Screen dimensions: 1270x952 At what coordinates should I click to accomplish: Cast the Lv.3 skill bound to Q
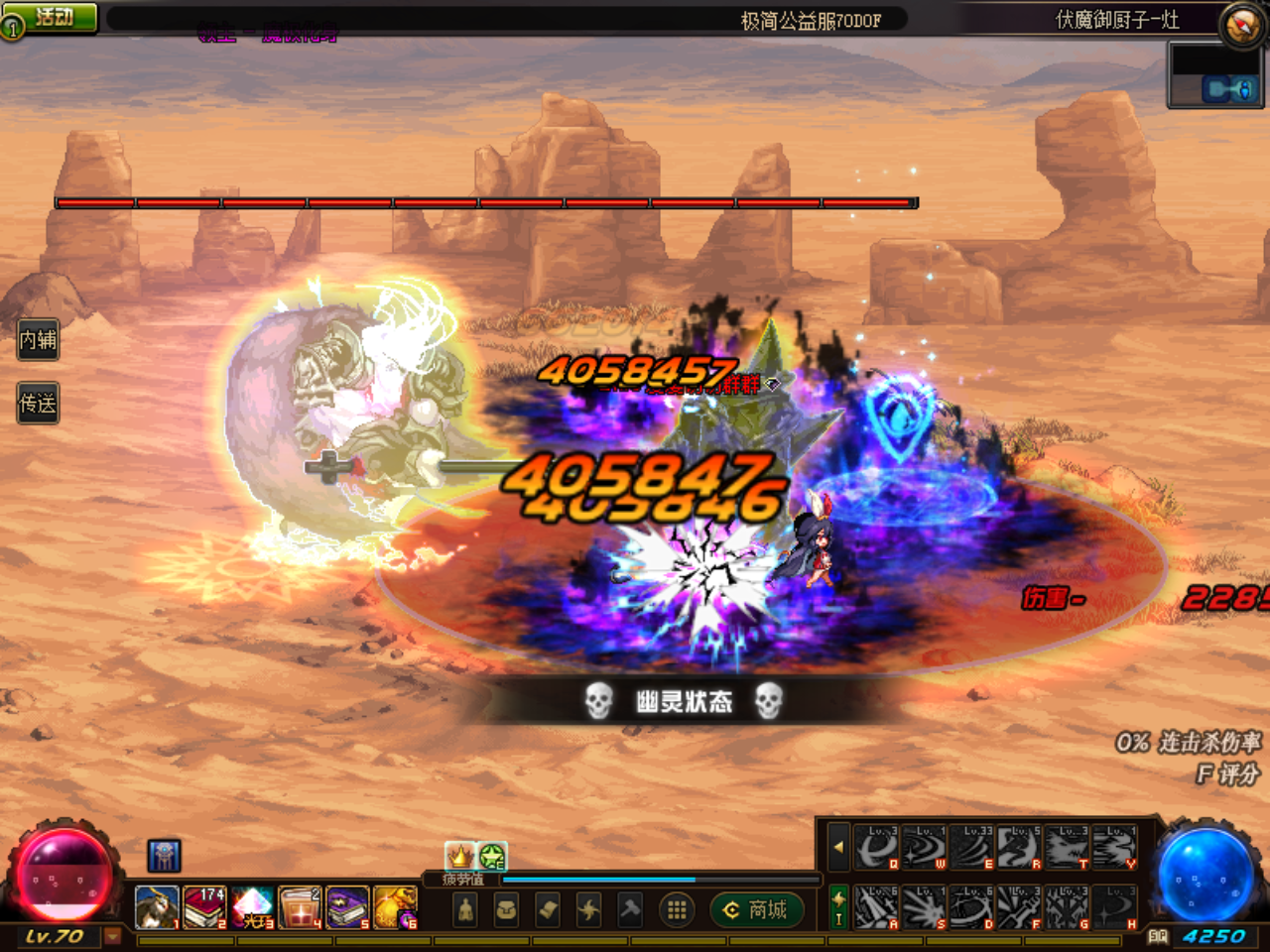(876, 847)
